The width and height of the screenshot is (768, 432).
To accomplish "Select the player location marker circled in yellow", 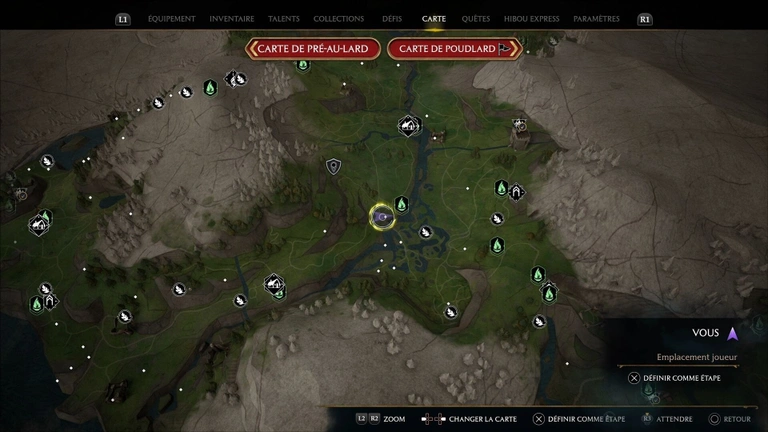I will coord(381,215).
